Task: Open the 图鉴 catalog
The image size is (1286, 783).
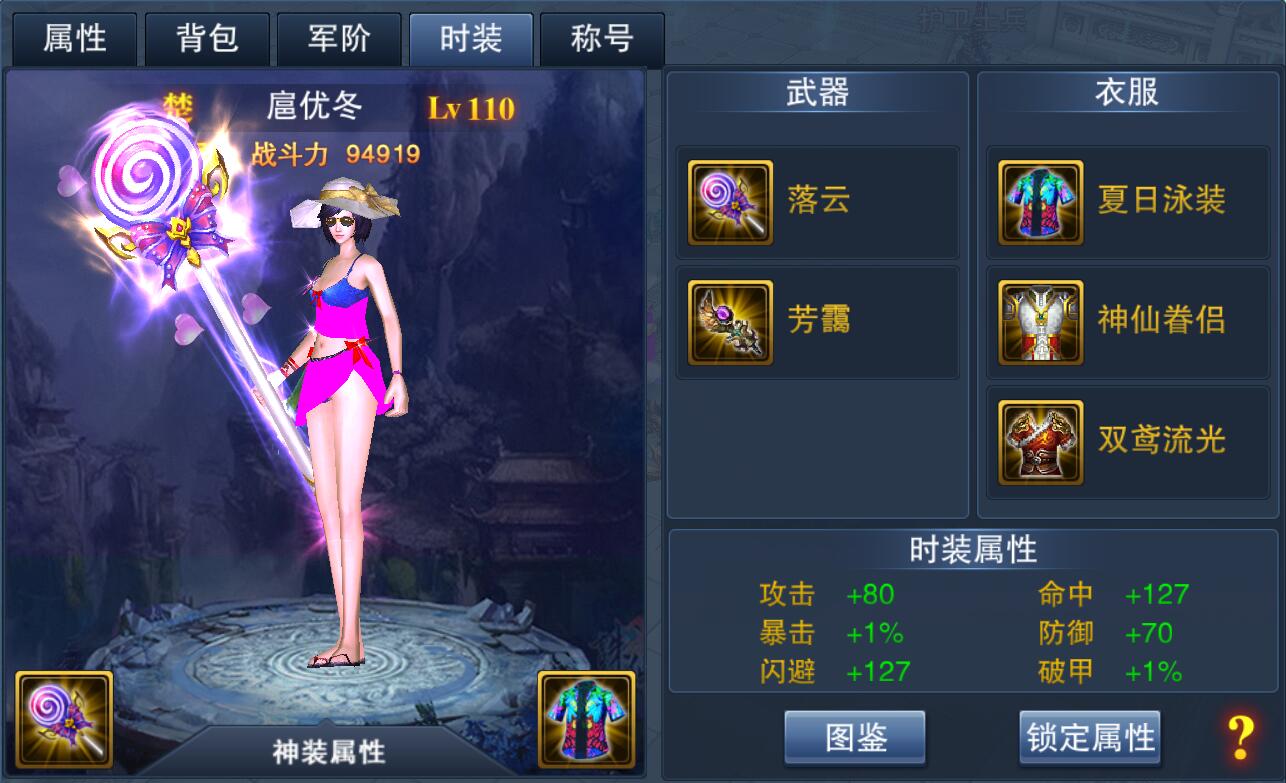Action: (x=855, y=738)
